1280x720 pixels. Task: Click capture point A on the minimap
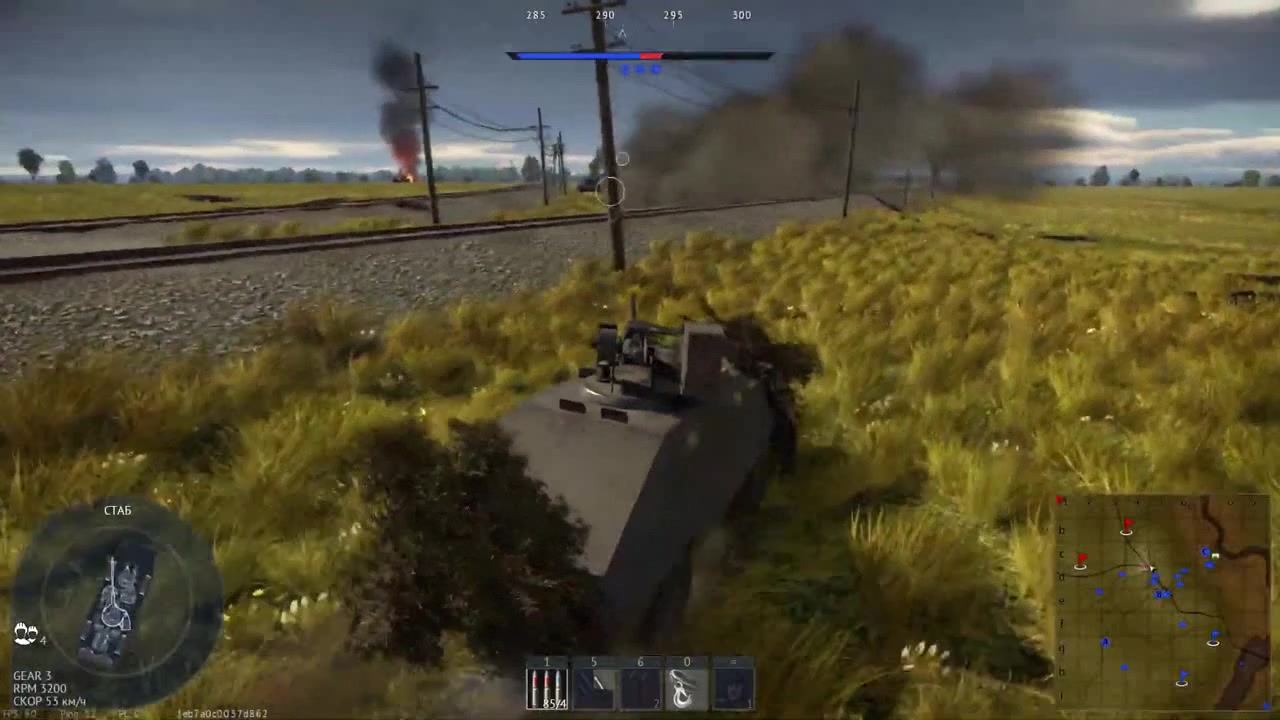[1105, 641]
